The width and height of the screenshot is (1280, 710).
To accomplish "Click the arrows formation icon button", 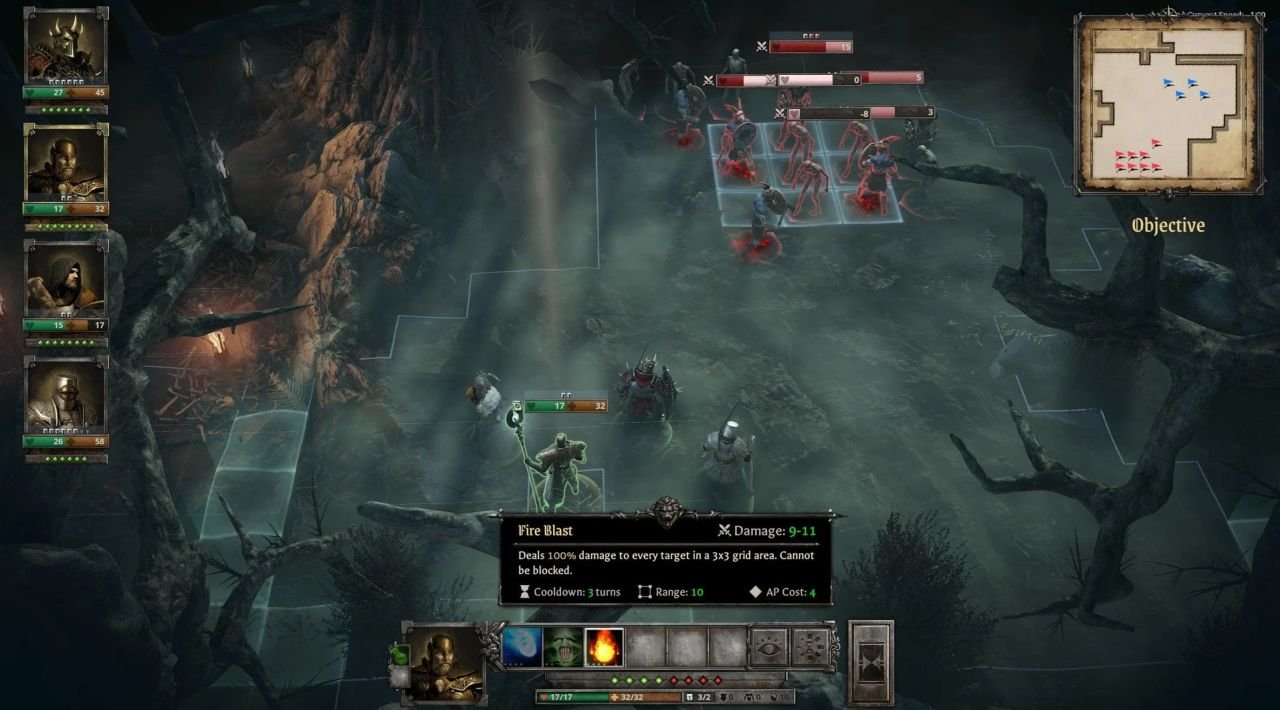I will [811, 648].
